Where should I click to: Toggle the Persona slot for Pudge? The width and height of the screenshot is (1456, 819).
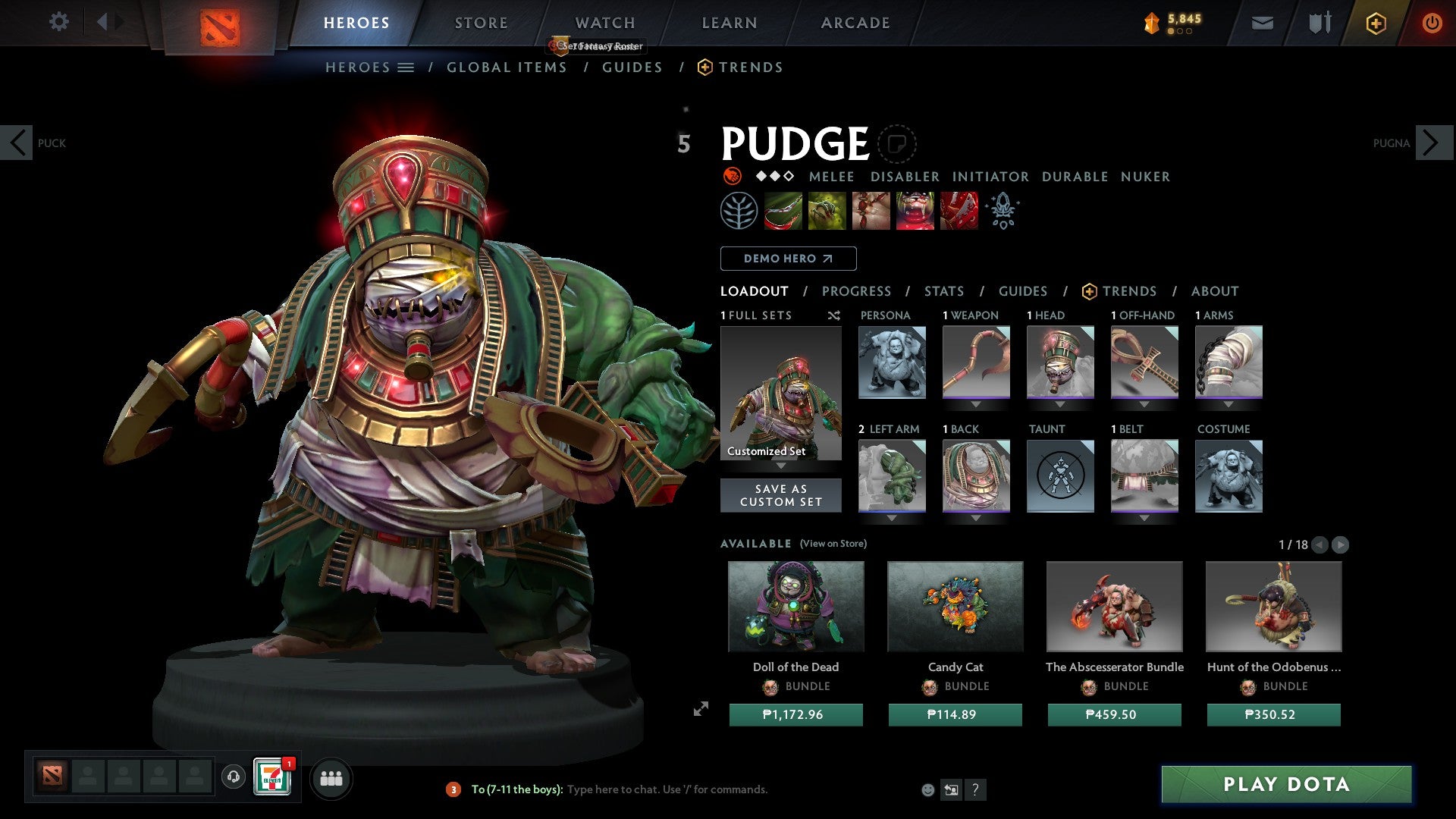pyautogui.click(x=891, y=362)
